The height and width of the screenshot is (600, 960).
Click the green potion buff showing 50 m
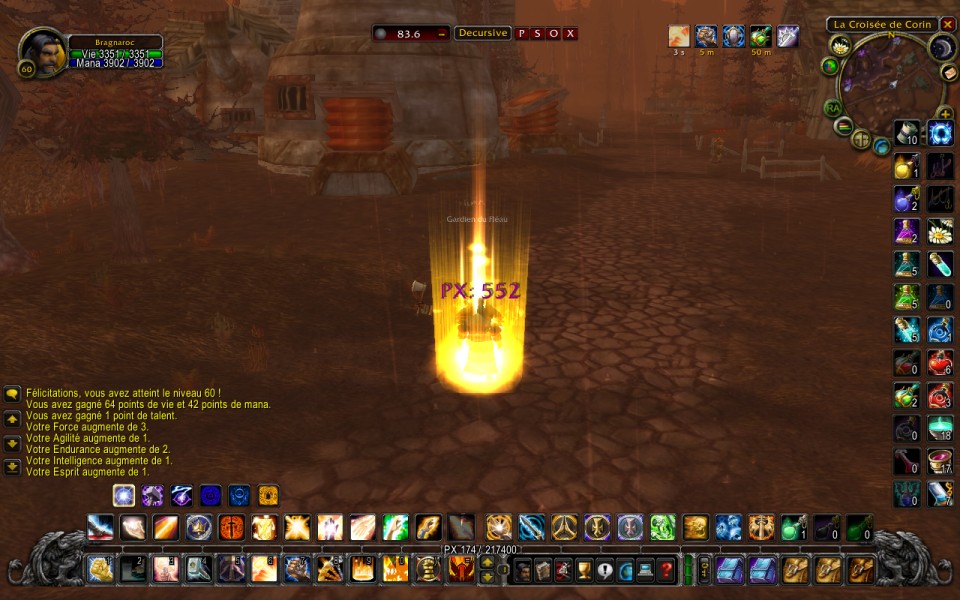click(761, 37)
